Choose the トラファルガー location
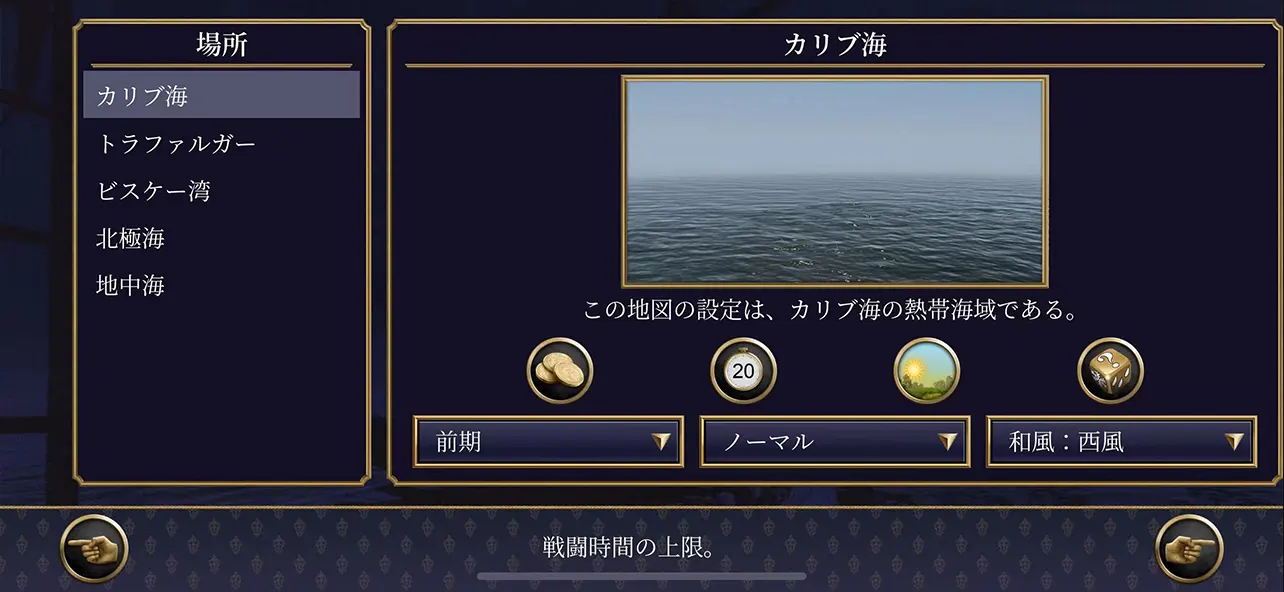 pyautogui.click(x=221, y=144)
